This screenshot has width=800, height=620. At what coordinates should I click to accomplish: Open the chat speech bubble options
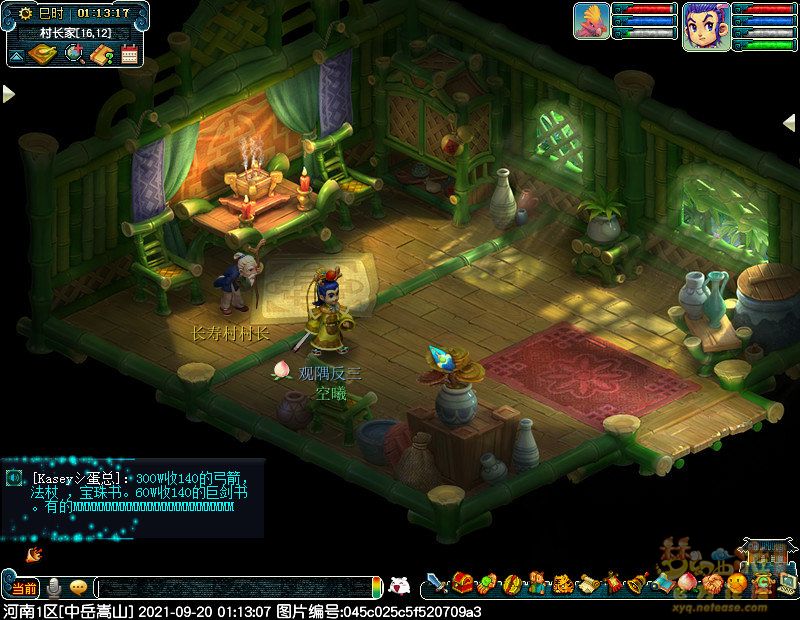[x=78, y=588]
